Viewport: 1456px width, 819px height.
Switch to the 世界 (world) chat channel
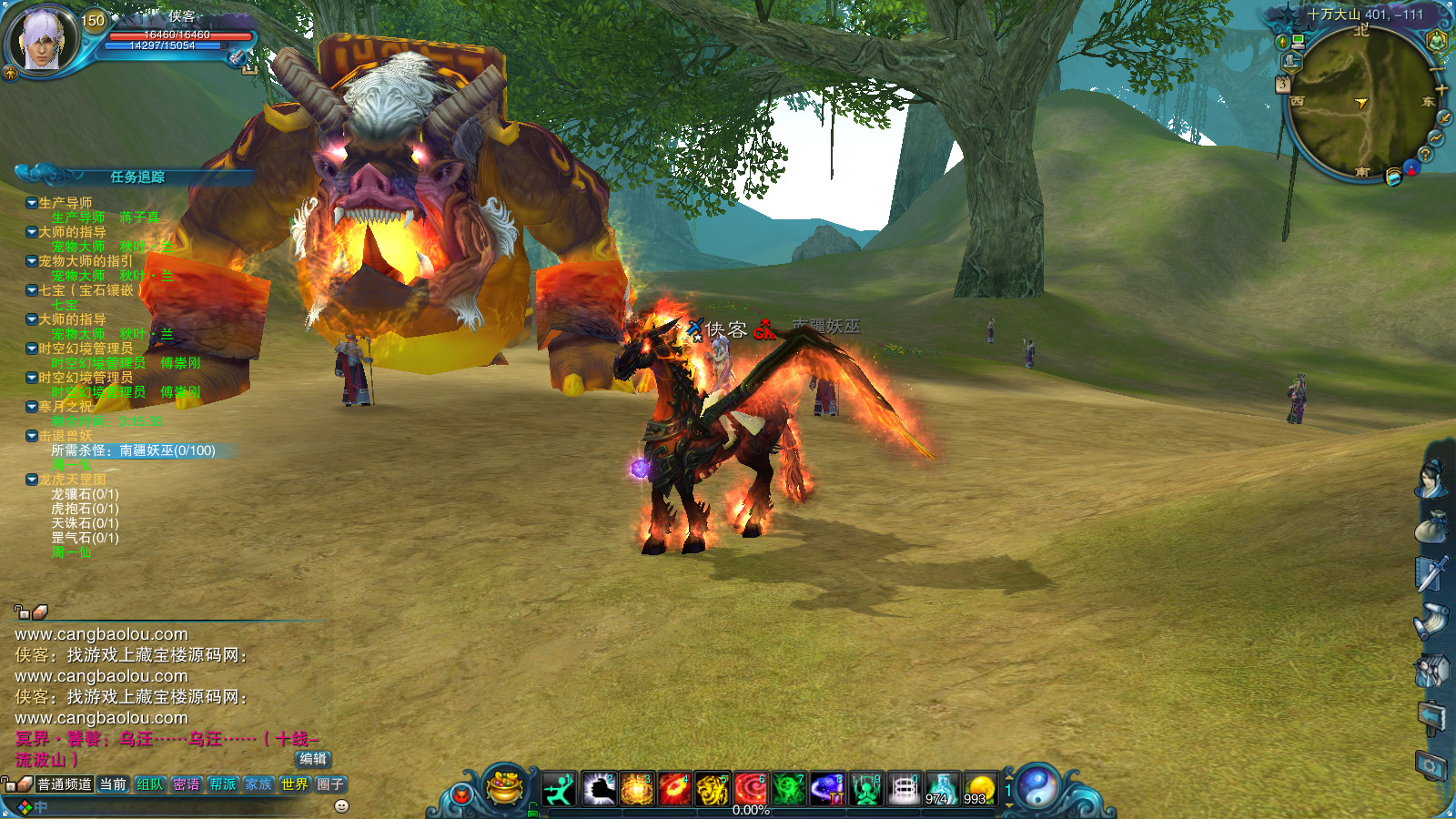coord(294,784)
